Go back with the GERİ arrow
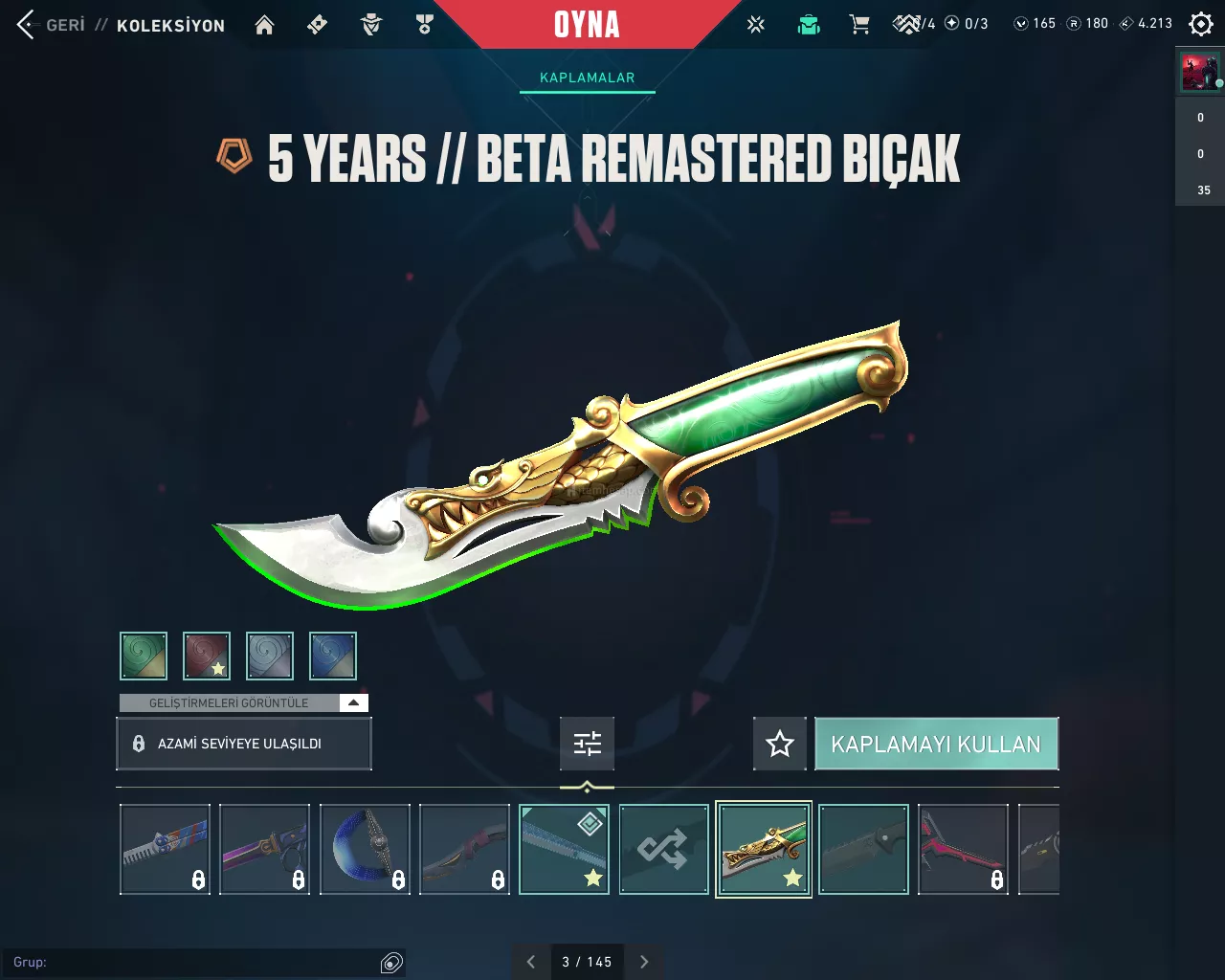1225x980 pixels. click(x=27, y=25)
